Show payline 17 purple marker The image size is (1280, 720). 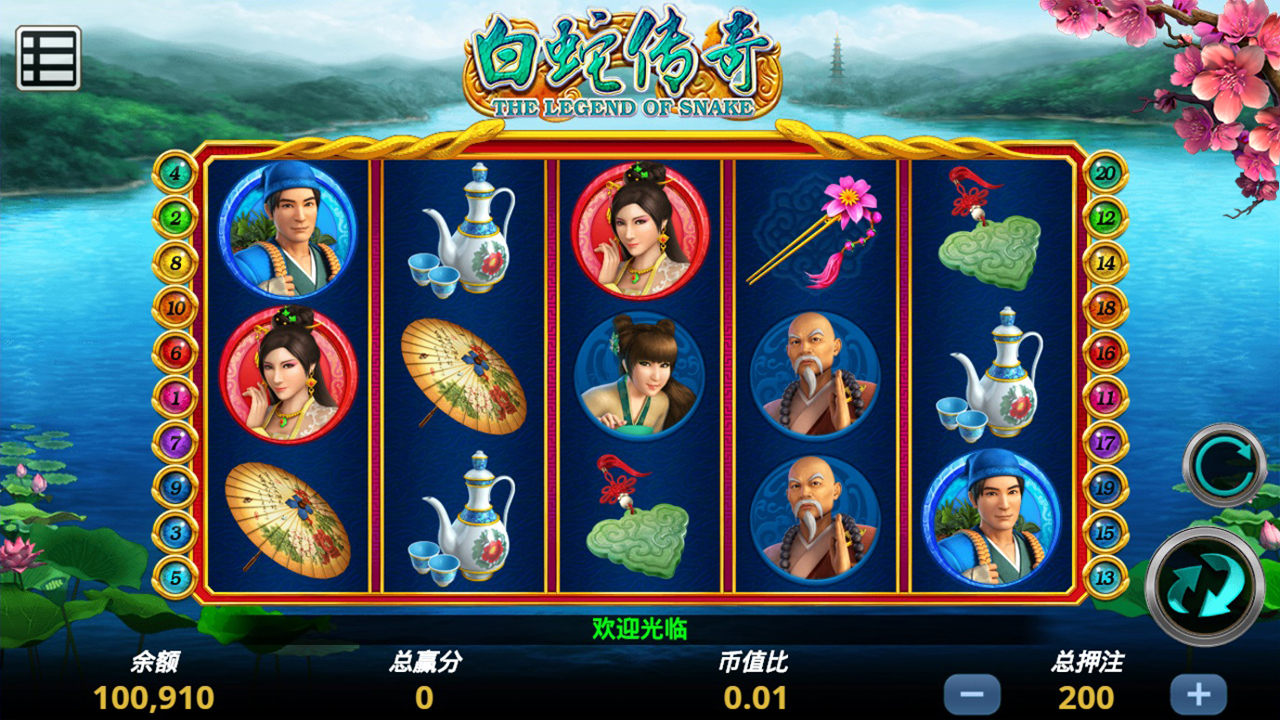tap(1106, 442)
